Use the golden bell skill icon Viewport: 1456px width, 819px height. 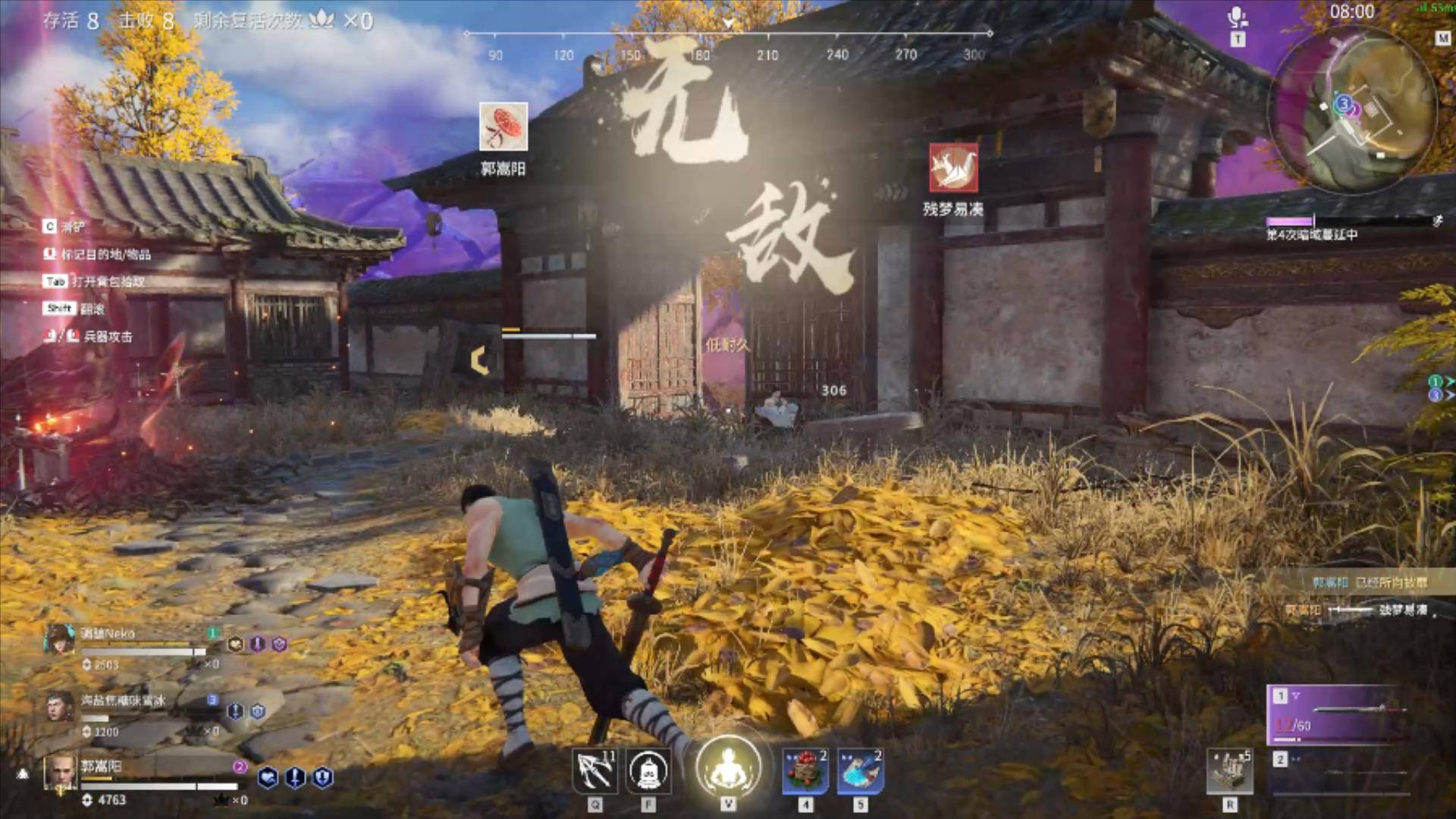[x=649, y=772]
